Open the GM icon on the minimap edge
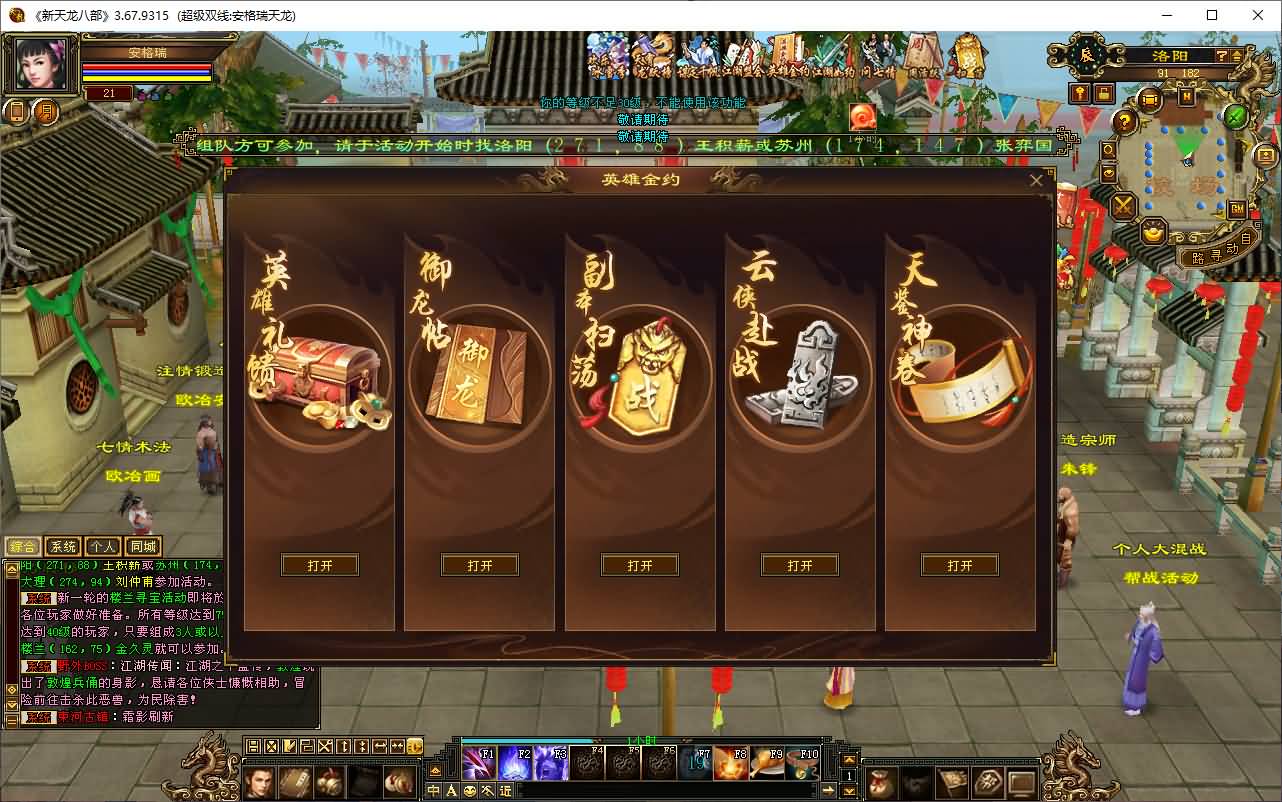1282x802 pixels. [x=1237, y=208]
